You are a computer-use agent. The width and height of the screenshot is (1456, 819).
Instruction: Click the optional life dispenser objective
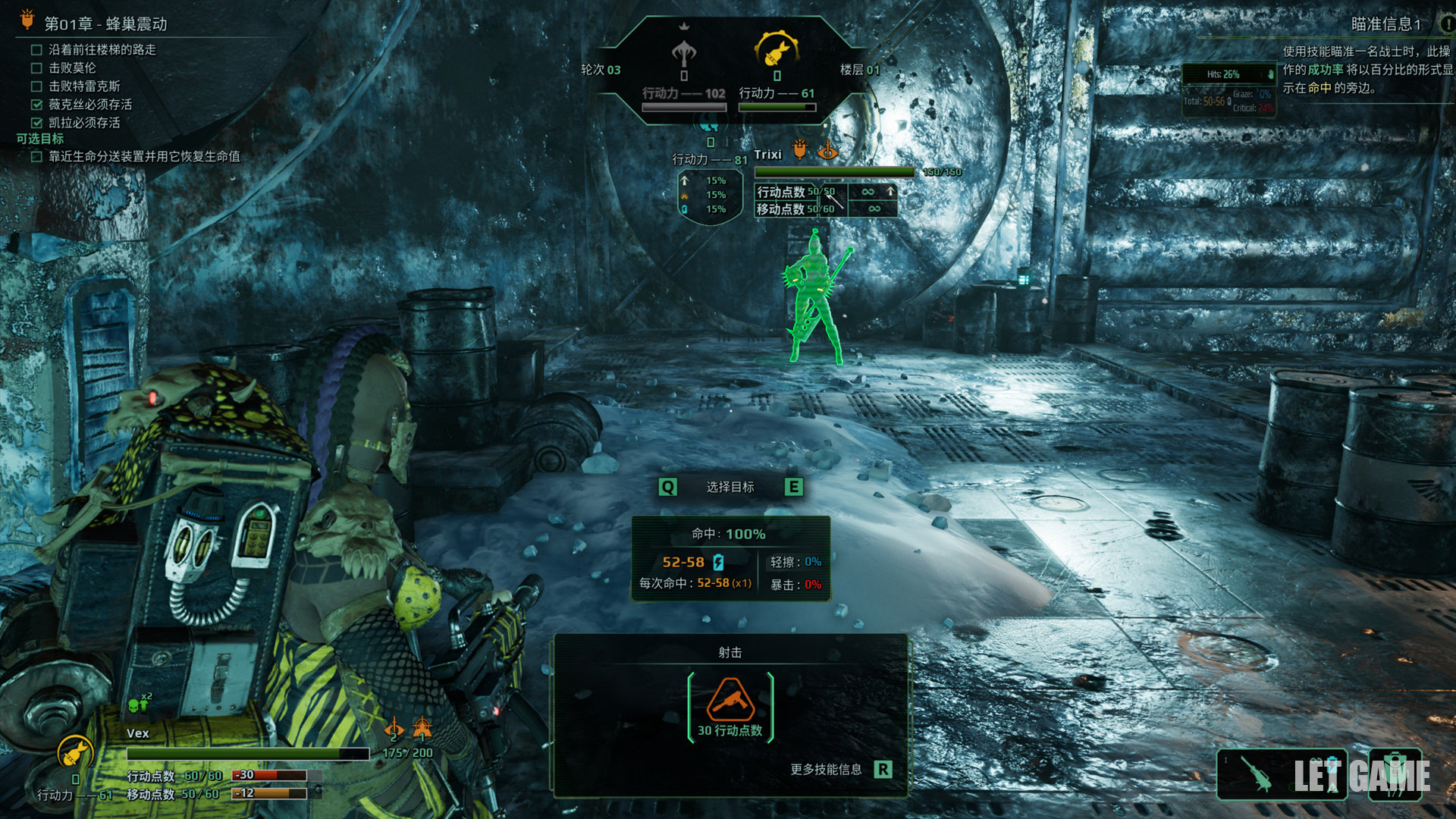click(x=144, y=156)
